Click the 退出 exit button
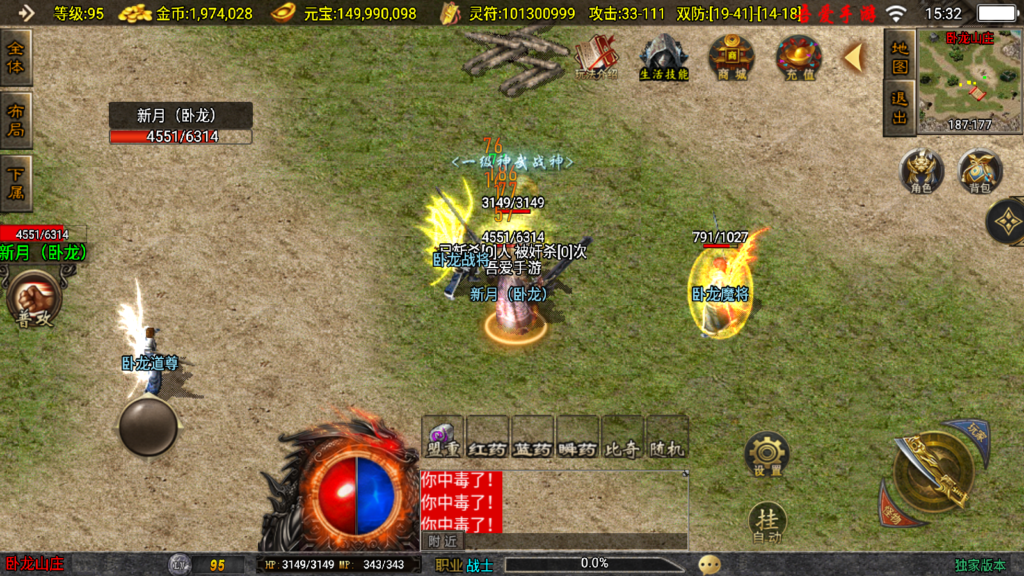This screenshot has height=576, width=1024. point(900,108)
